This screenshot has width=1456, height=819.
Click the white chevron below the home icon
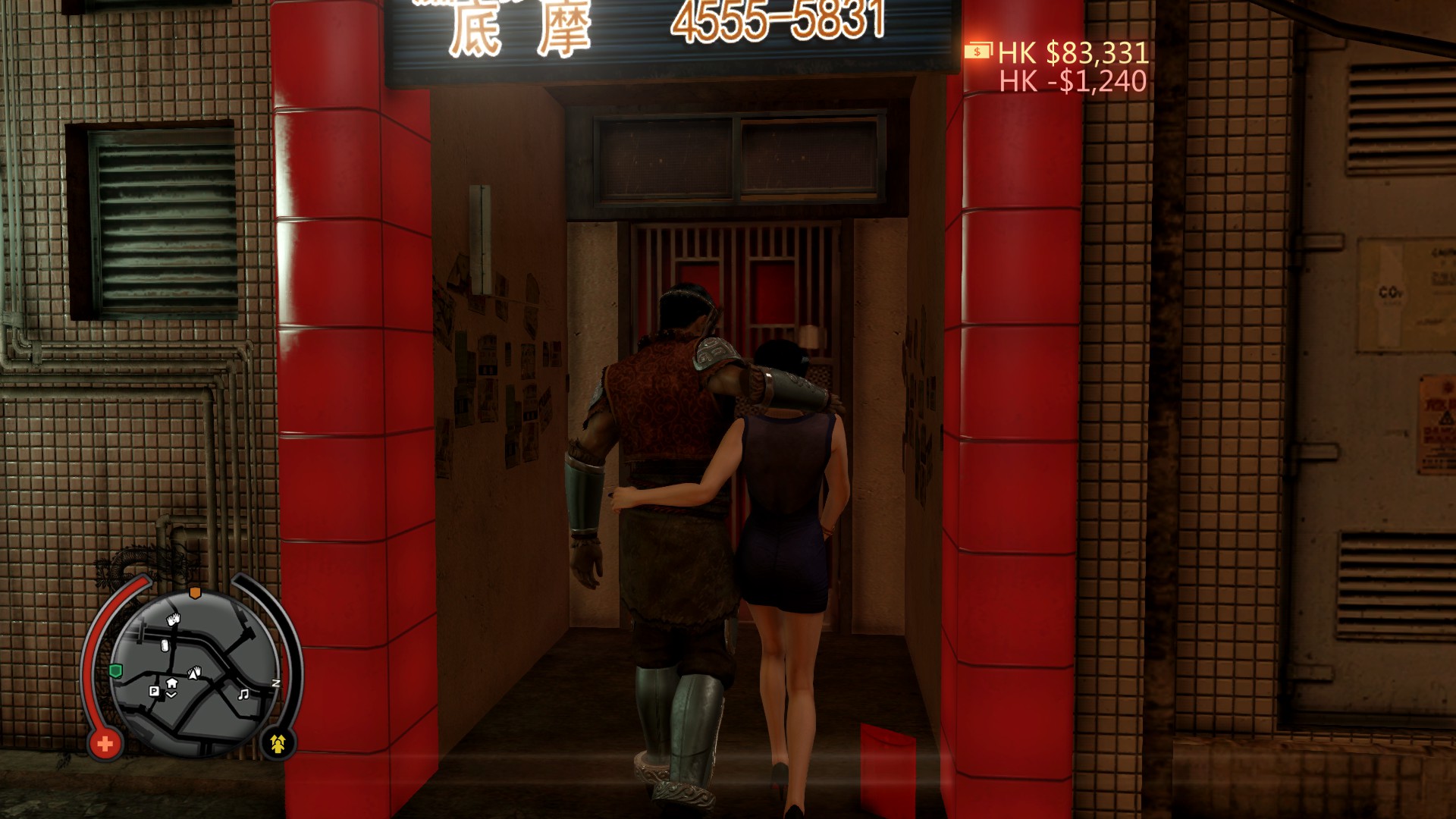pyautogui.click(x=171, y=695)
